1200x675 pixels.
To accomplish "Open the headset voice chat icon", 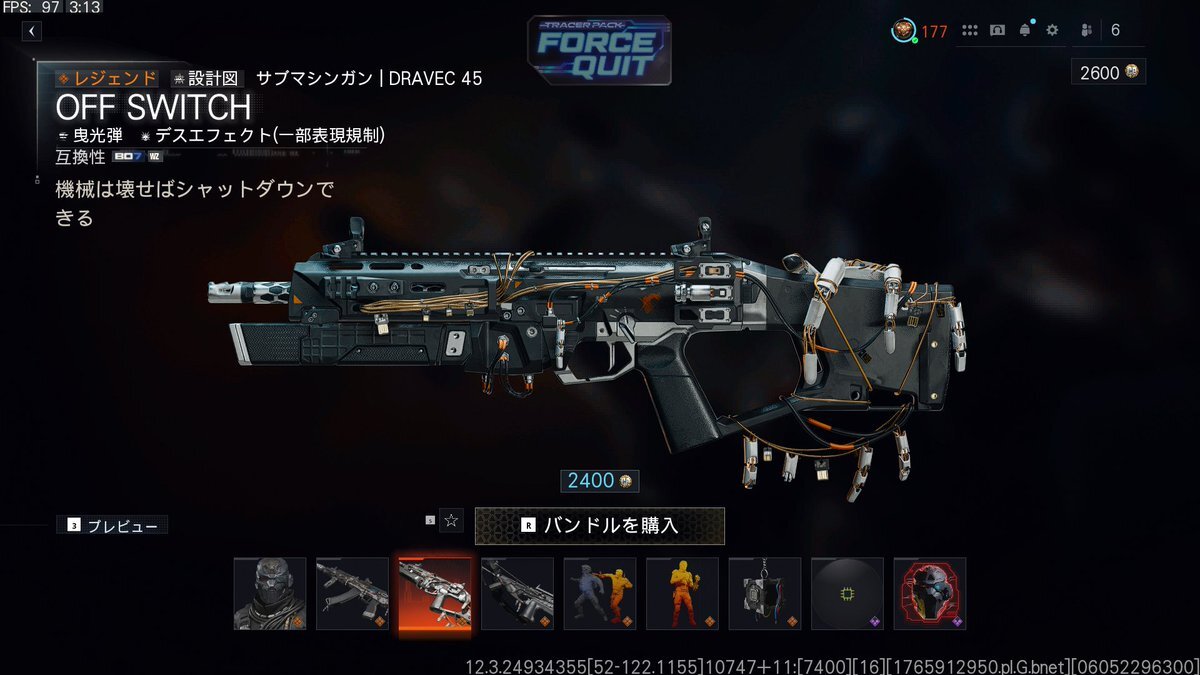I will (x=997, y=30).
